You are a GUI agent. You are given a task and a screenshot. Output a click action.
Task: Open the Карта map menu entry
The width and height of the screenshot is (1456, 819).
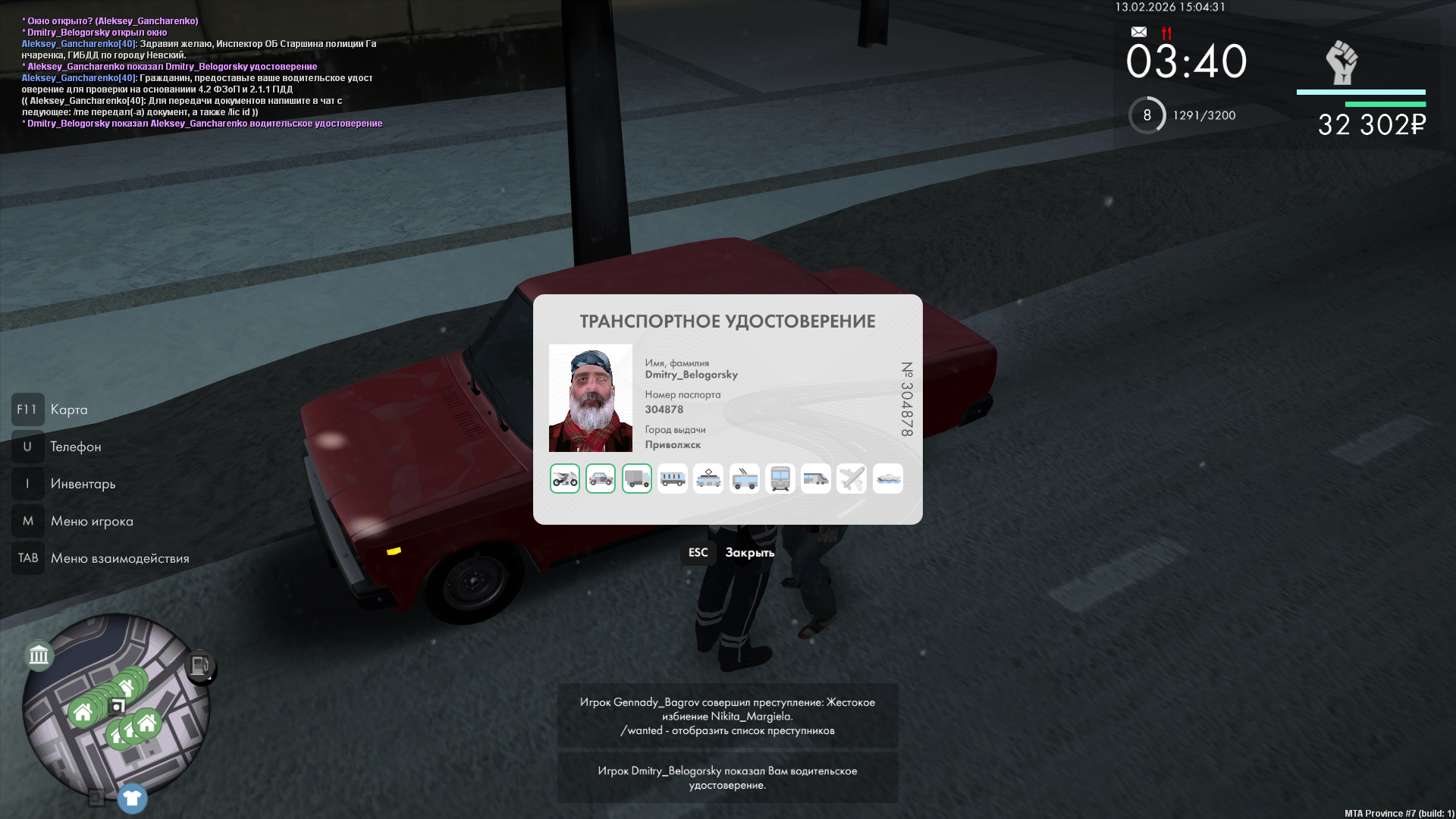(x=68, y=409)
